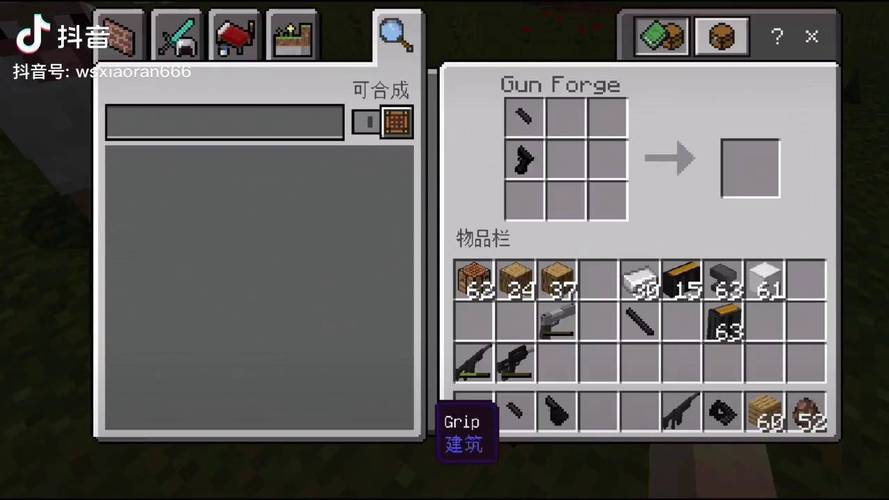Image resolution: width=889 pixels, height=500 pixels.
Task: Select the white block stack of 61
Action: (x=764, y=280)
